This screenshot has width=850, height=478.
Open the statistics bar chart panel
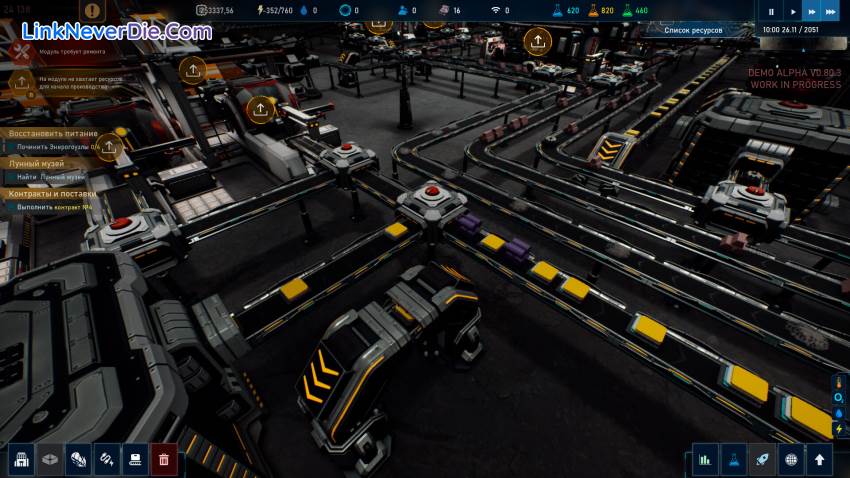point(705,460)
